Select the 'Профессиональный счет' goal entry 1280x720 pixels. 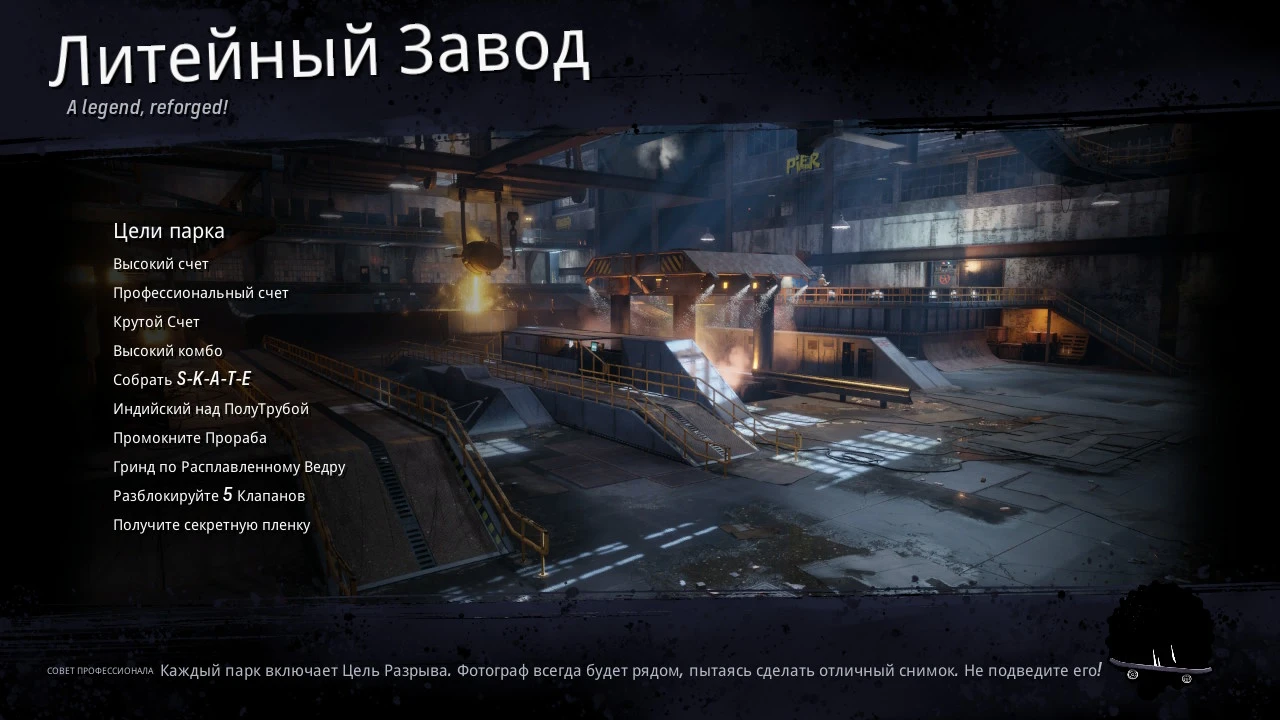pyautogui.click(x=200, y=292)
